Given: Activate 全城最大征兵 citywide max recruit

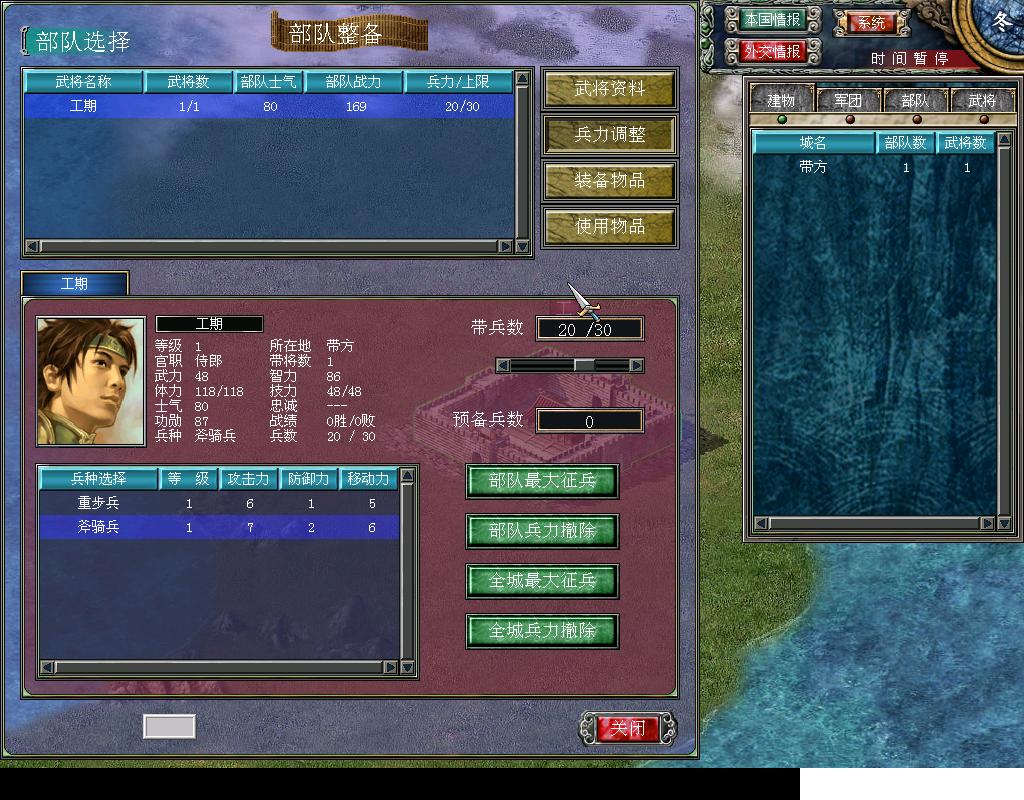Looking at the screenshot, I should (542, 581).
